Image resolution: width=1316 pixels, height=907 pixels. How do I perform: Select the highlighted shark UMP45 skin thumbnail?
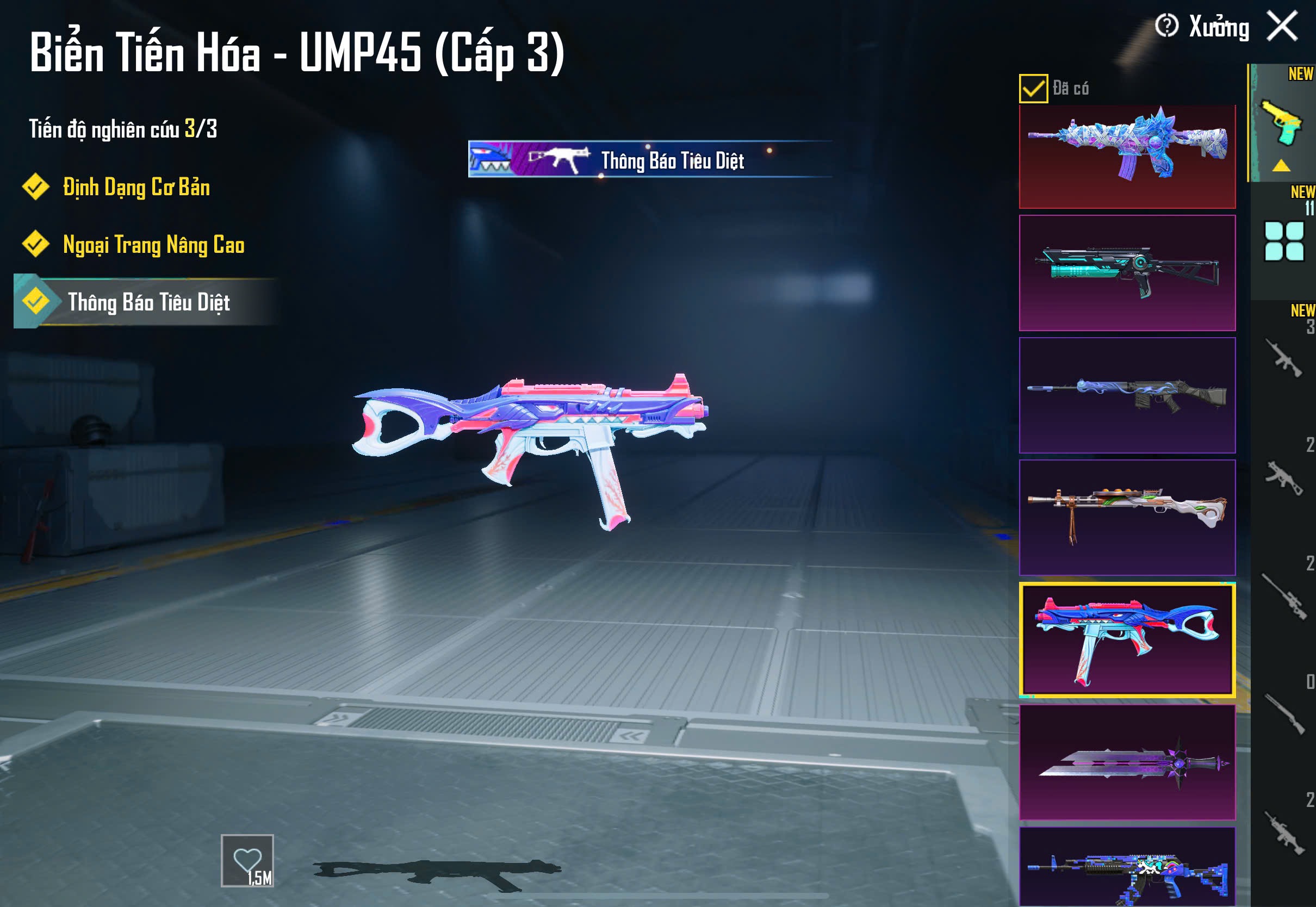[x=1127, y=639]
